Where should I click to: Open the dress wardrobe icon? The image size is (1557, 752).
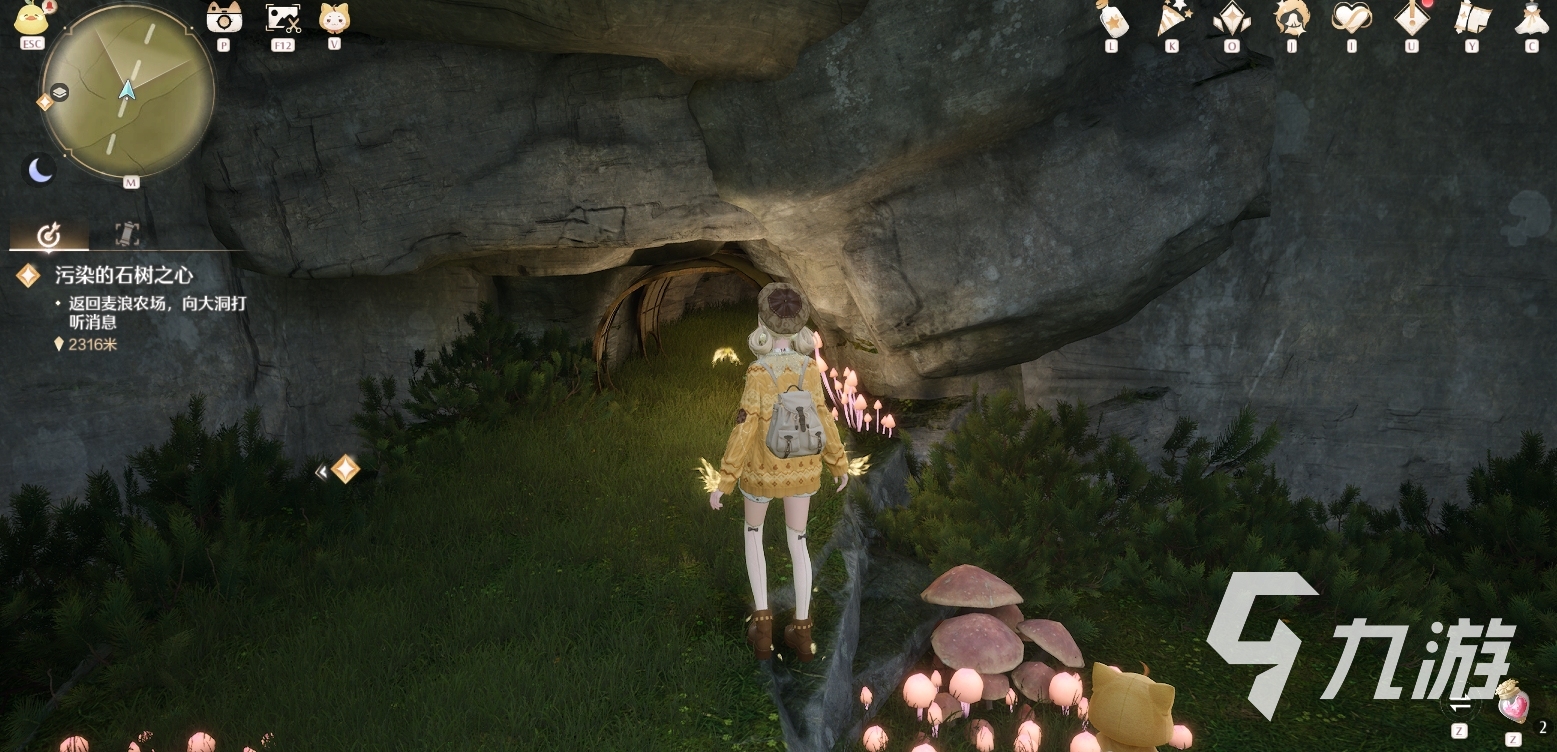[x=1531, y=19]
